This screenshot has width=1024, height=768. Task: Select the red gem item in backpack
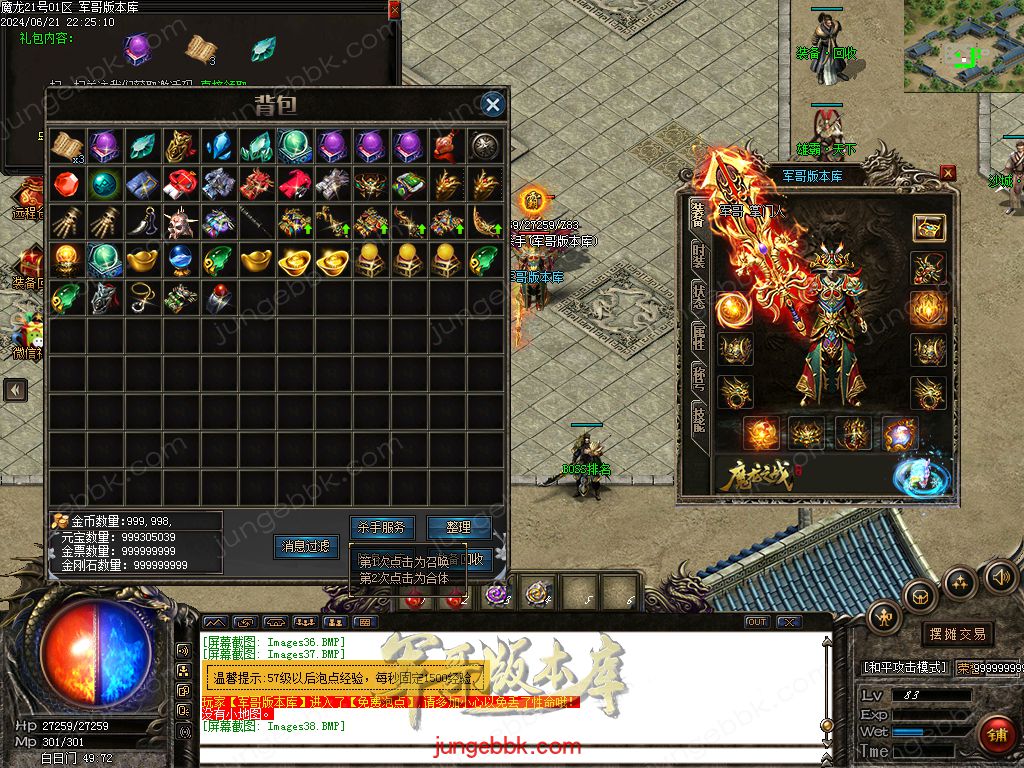point(67,184)
